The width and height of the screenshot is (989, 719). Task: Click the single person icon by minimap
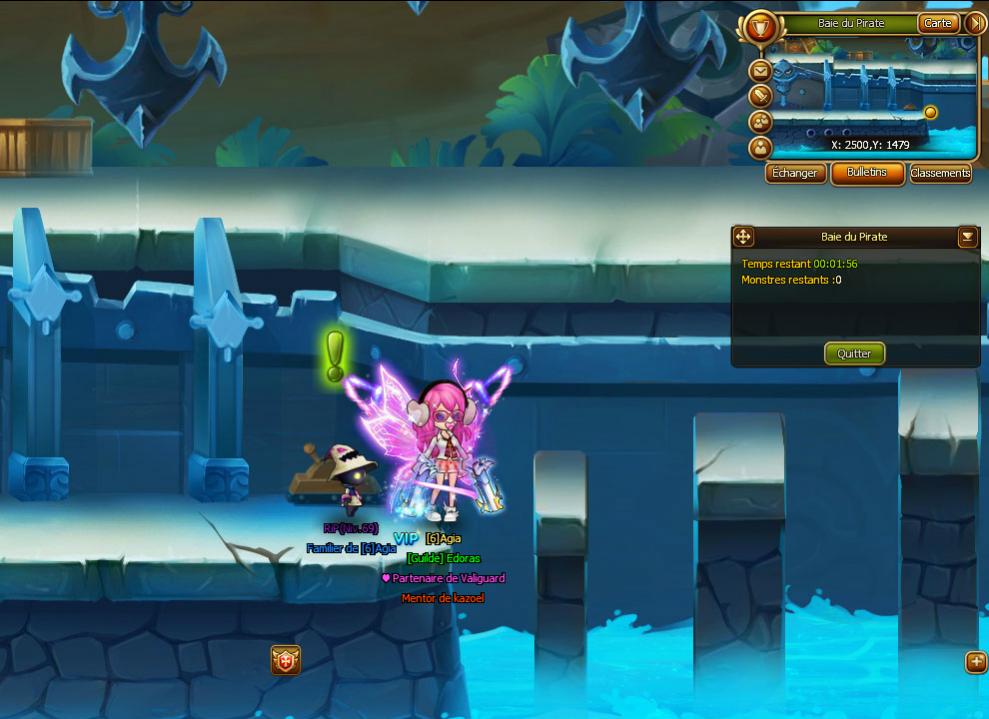[x=761, y=148]
